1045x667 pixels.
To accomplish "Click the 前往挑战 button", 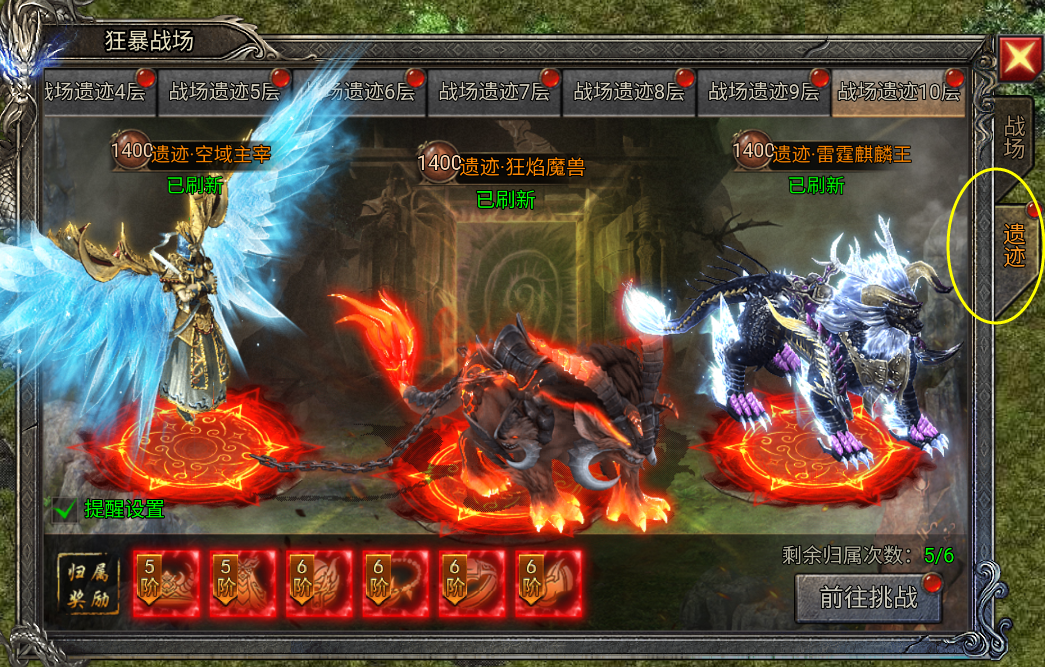I will coord(868,597).
